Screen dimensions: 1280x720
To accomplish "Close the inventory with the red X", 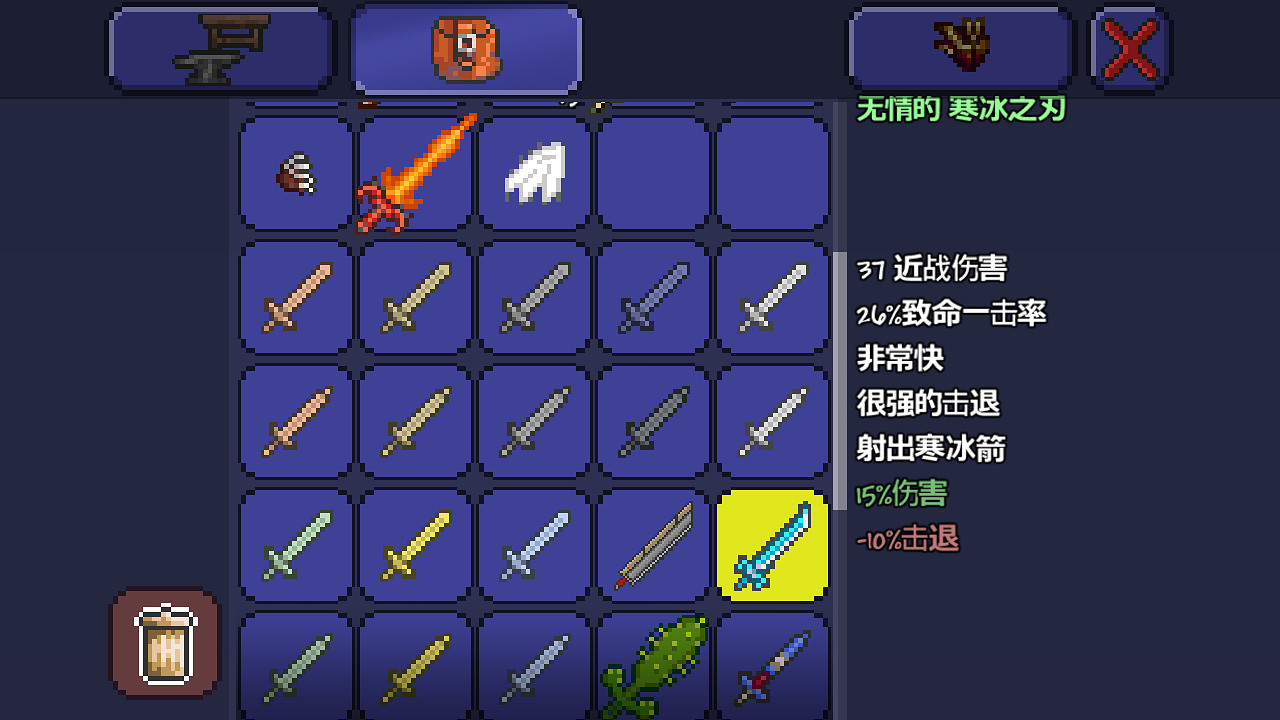I will coord(1128,47).
